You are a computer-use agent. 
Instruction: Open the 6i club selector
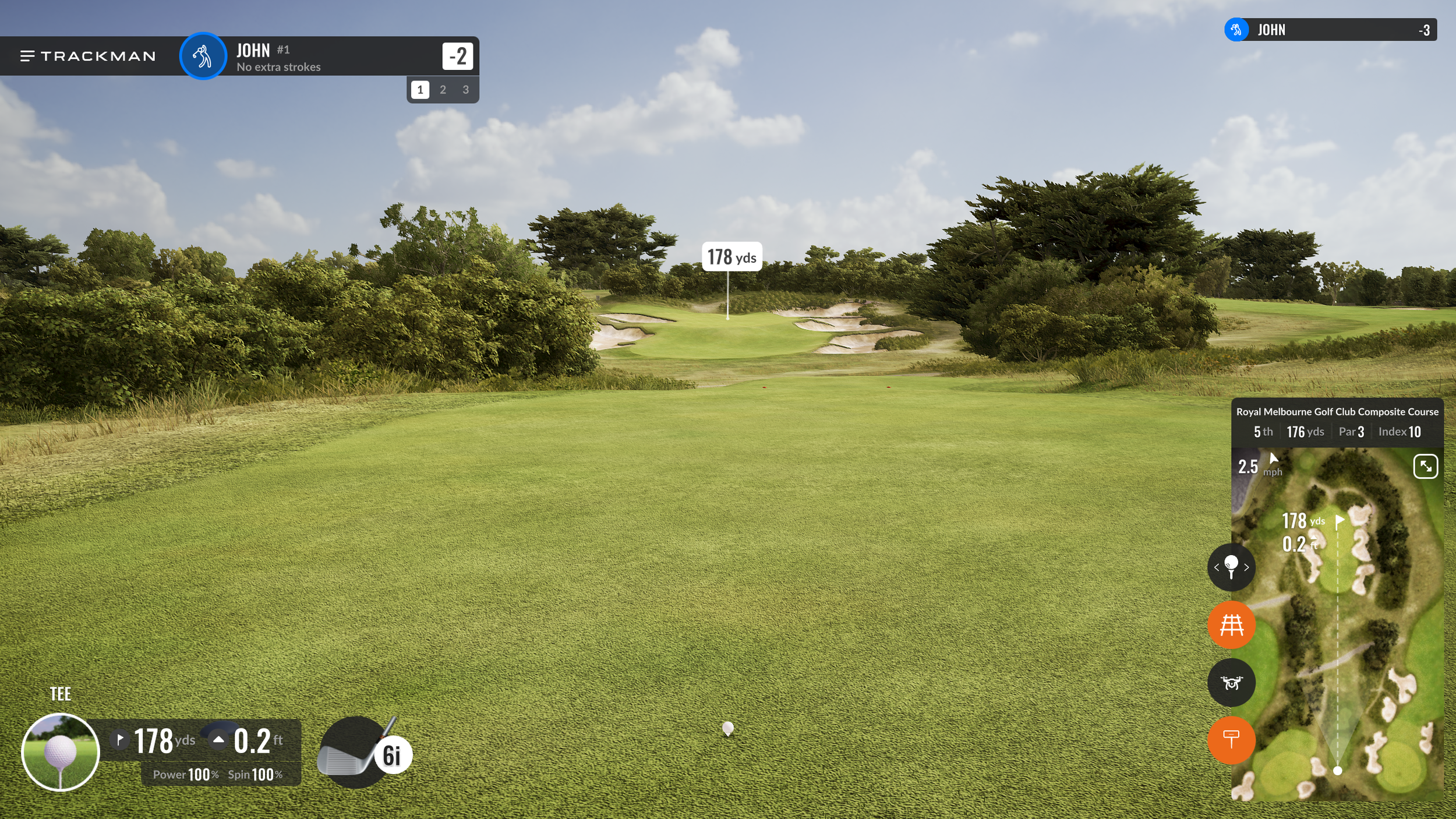365,753
